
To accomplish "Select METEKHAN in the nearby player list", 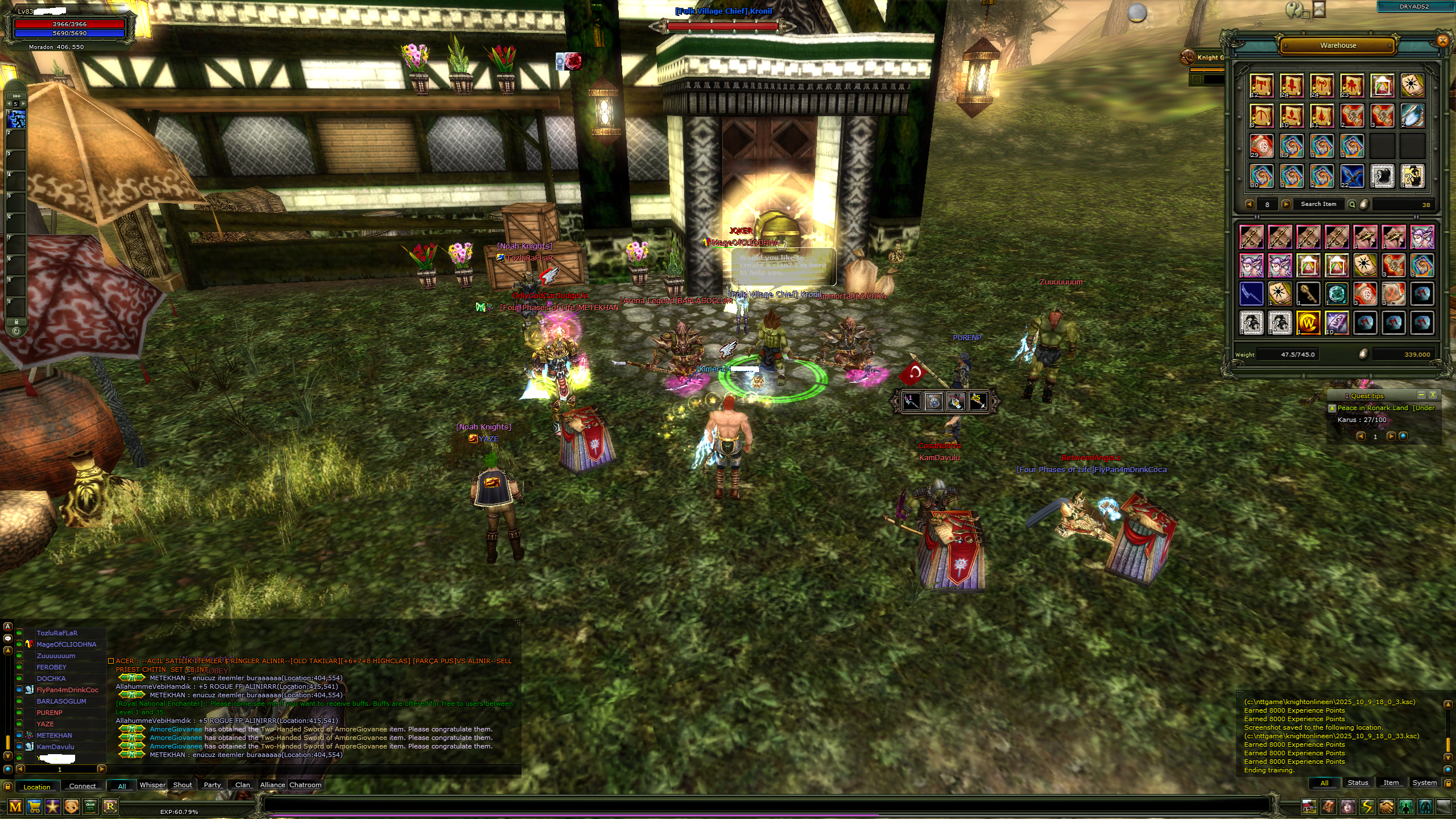I will pyautogui.click(x=55, y=735).
